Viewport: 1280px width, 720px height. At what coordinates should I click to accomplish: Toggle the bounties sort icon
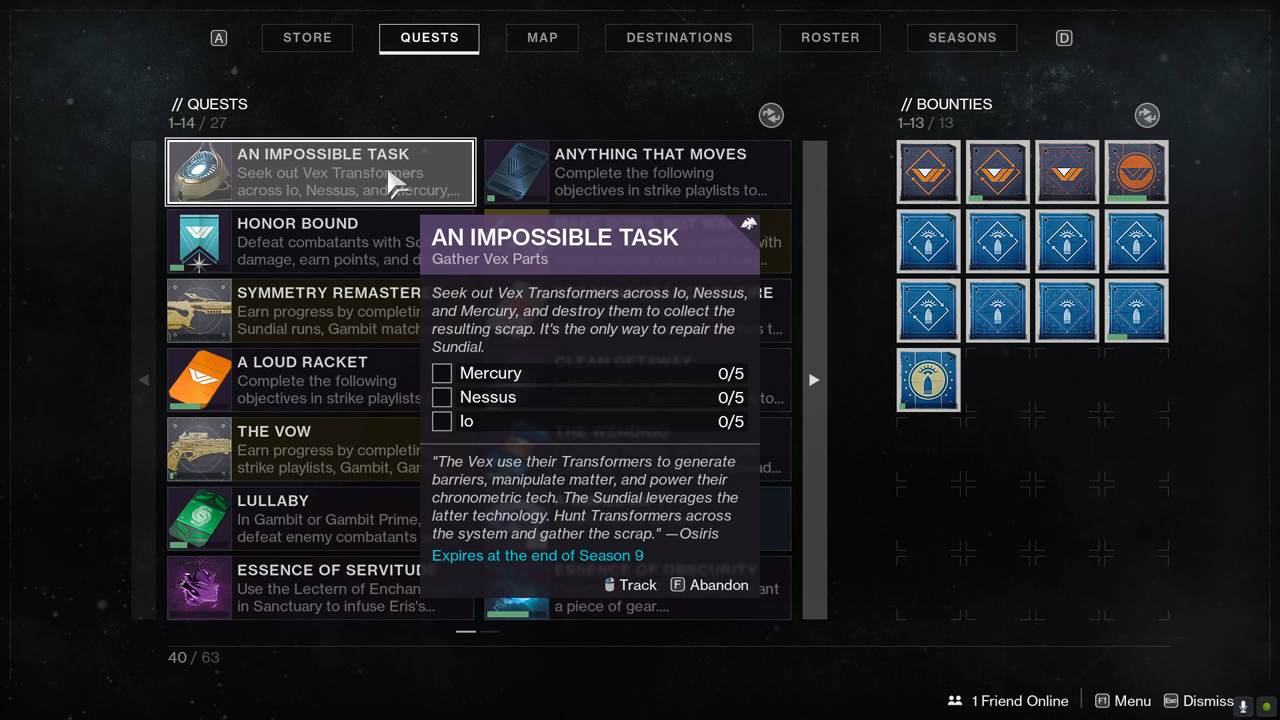[x=1147, y=115]
